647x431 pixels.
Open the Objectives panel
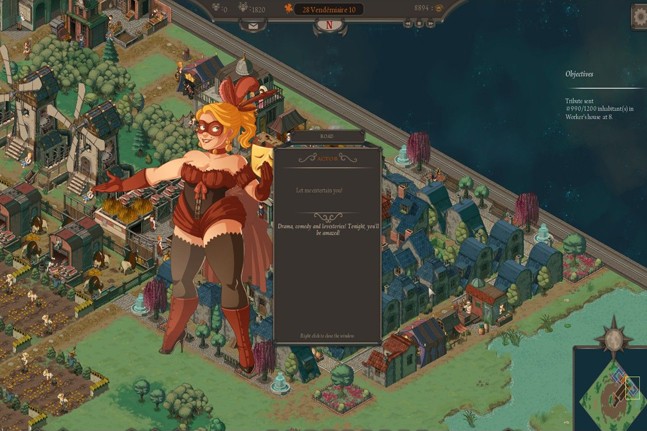[x=579, y=73]
